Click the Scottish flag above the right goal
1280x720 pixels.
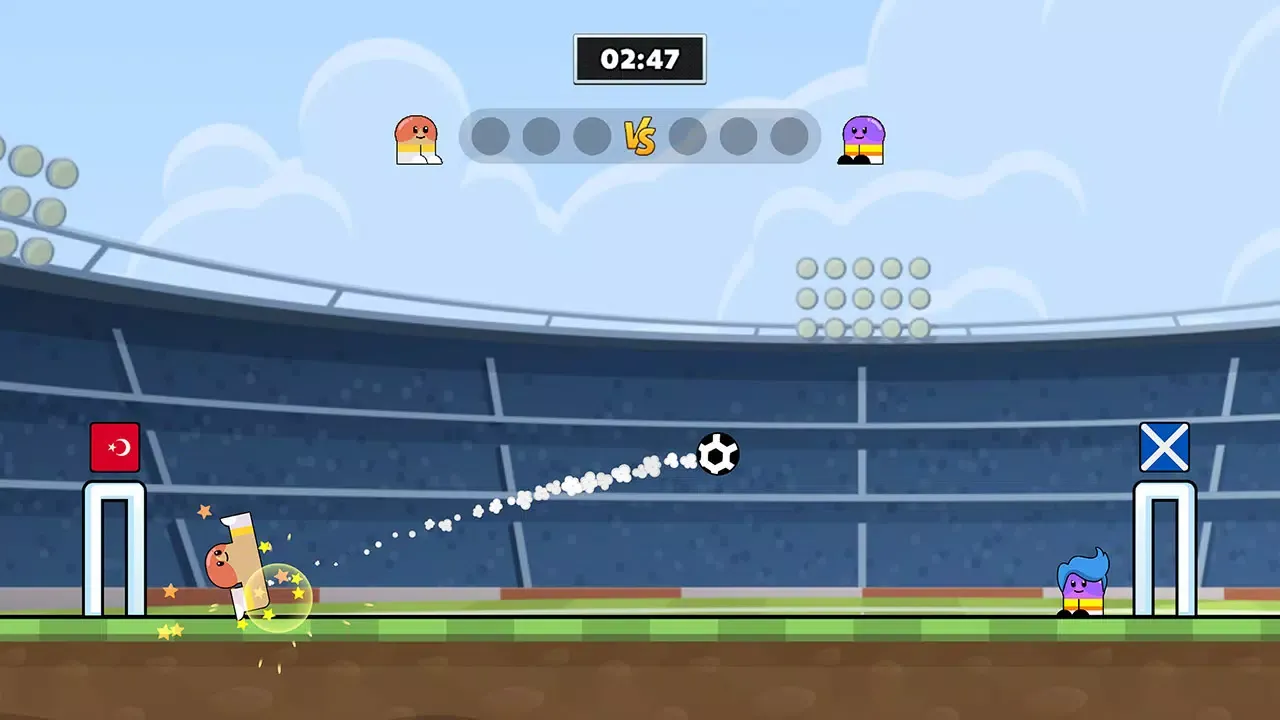1164,446
